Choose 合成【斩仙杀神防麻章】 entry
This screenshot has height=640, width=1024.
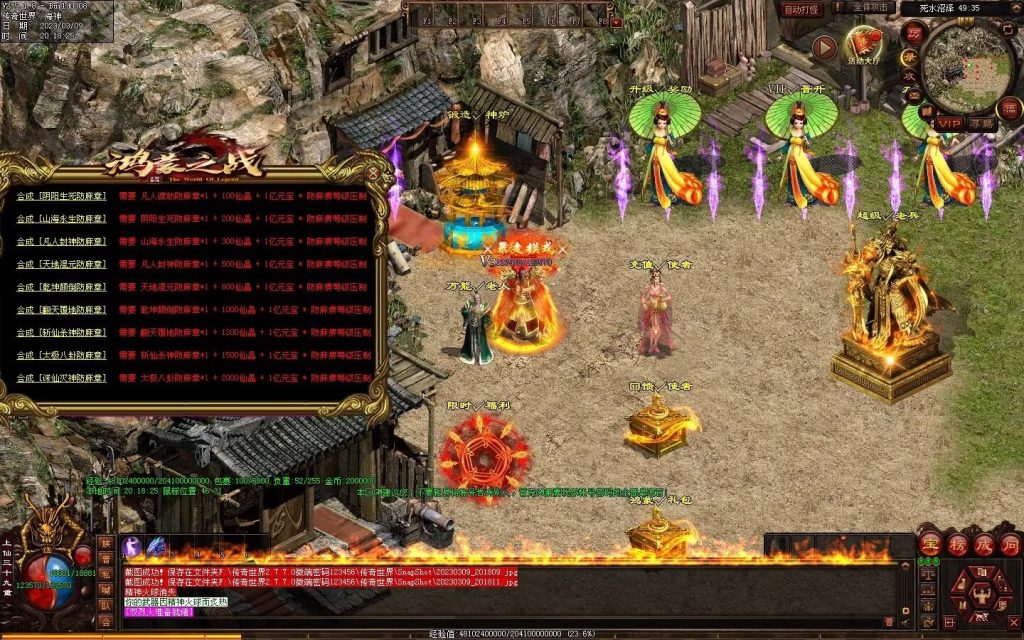click(x=61, y=333)
